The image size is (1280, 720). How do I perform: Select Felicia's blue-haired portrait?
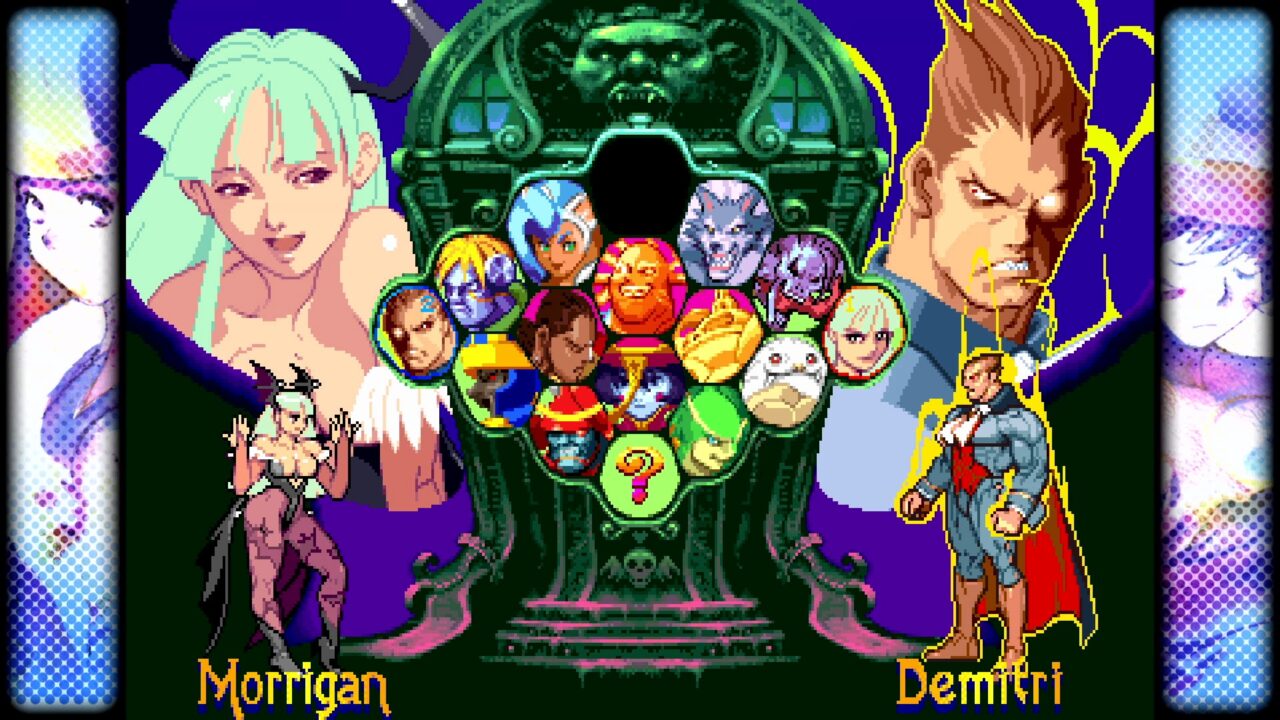point(552,230)
